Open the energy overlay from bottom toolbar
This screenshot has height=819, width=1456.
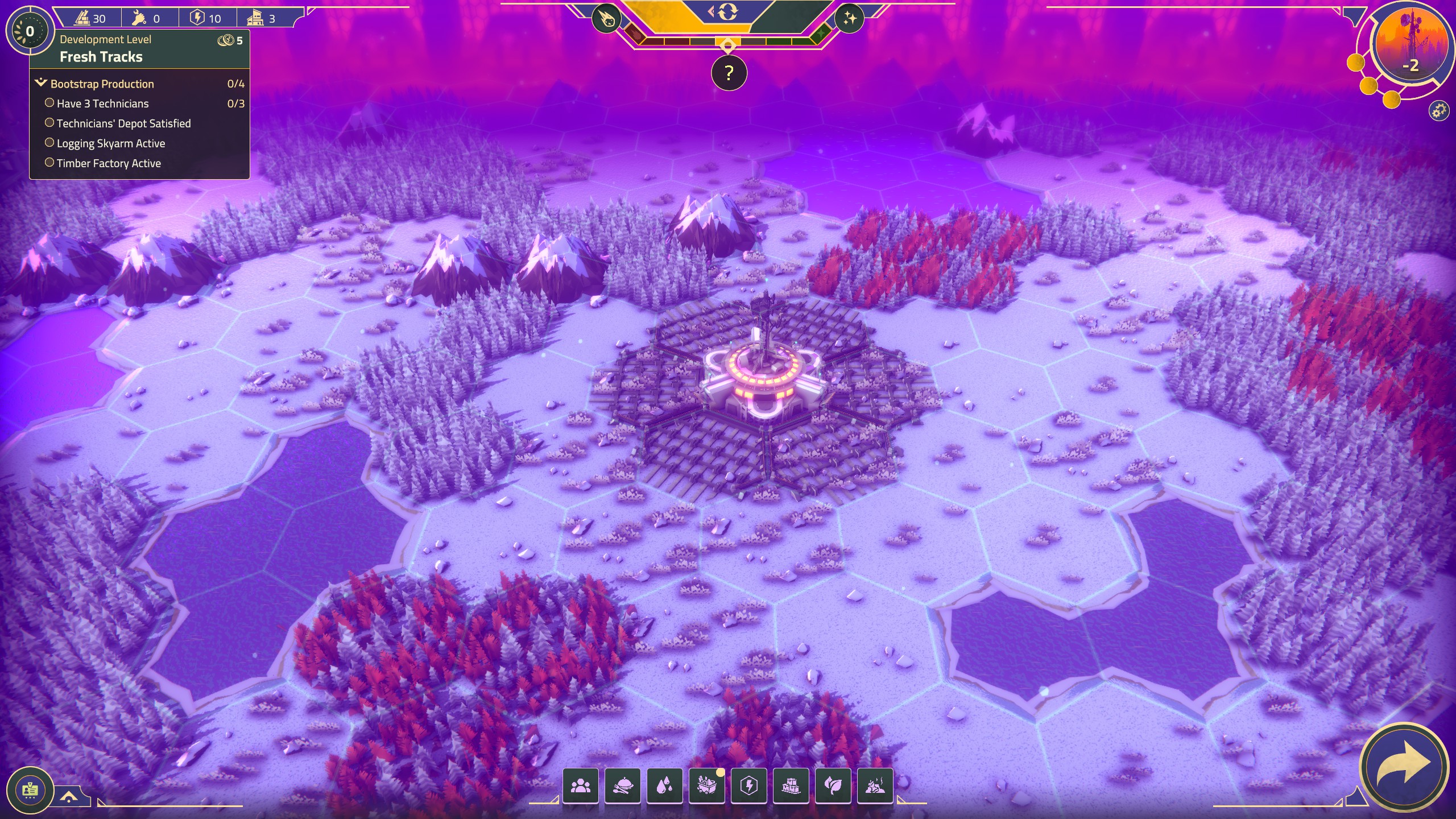tap(750, 785)
